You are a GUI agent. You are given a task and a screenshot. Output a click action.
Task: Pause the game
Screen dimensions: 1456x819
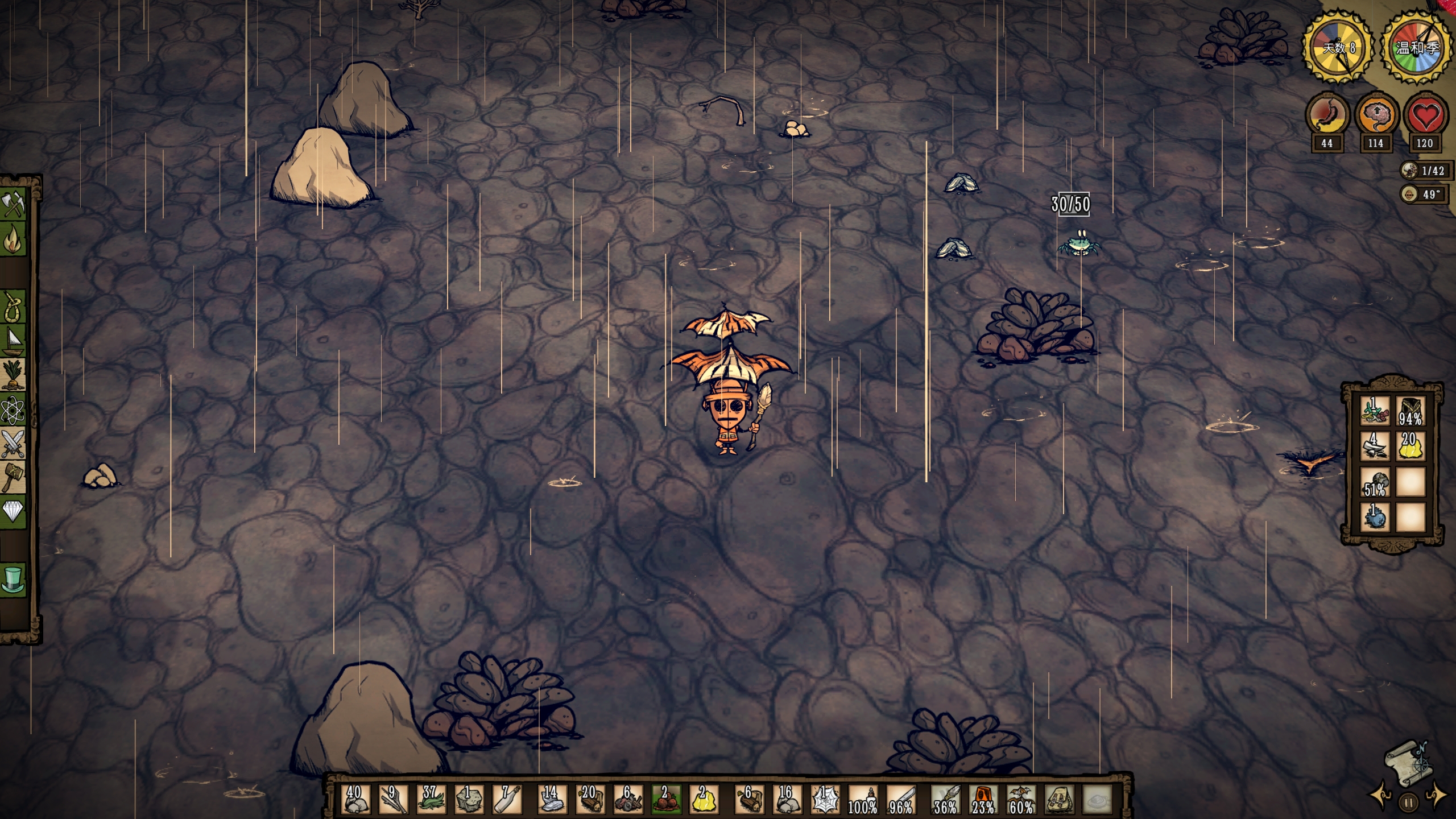[1409, 803]
